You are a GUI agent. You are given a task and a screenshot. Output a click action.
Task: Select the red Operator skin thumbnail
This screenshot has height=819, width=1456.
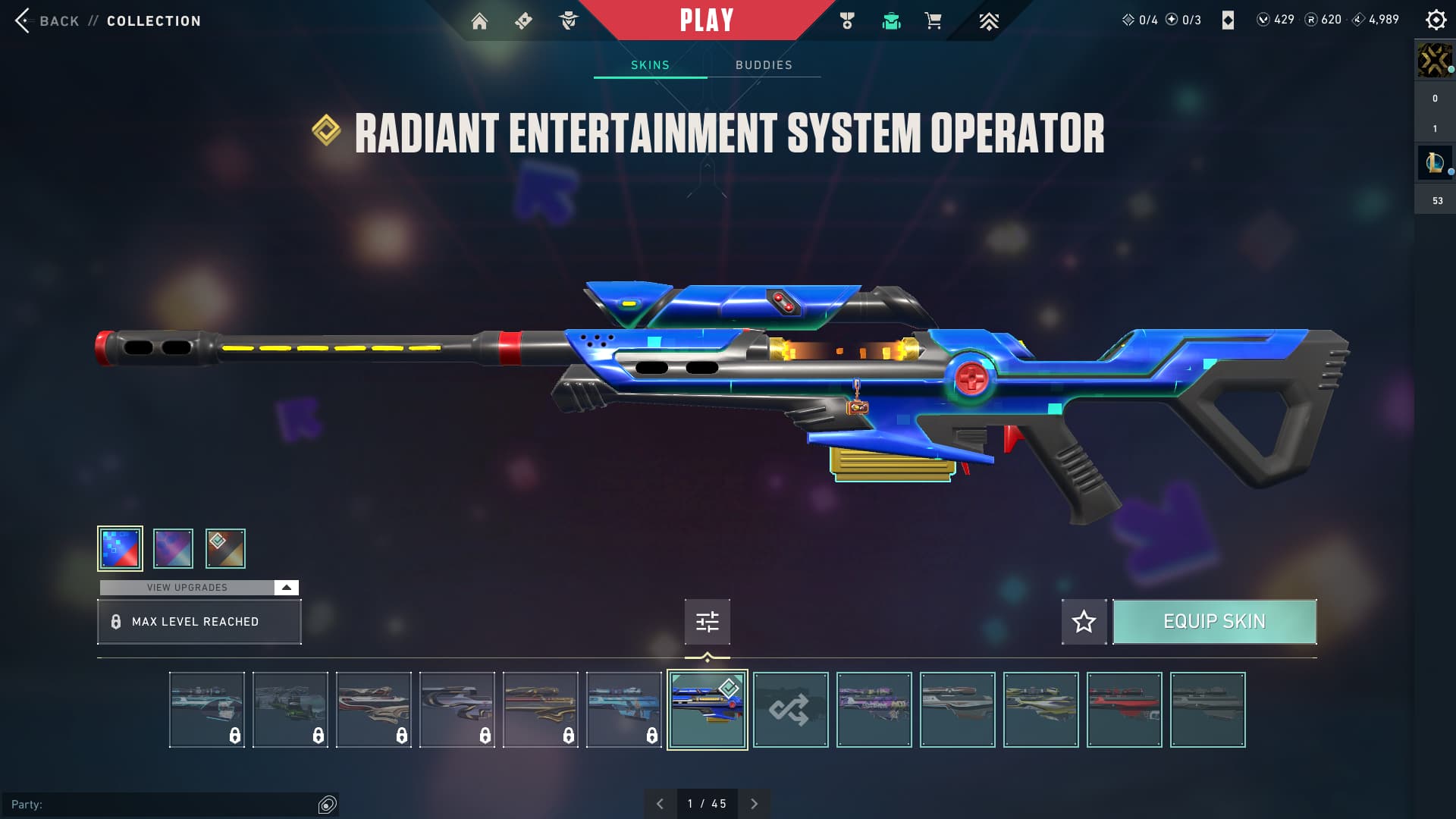1124,710
